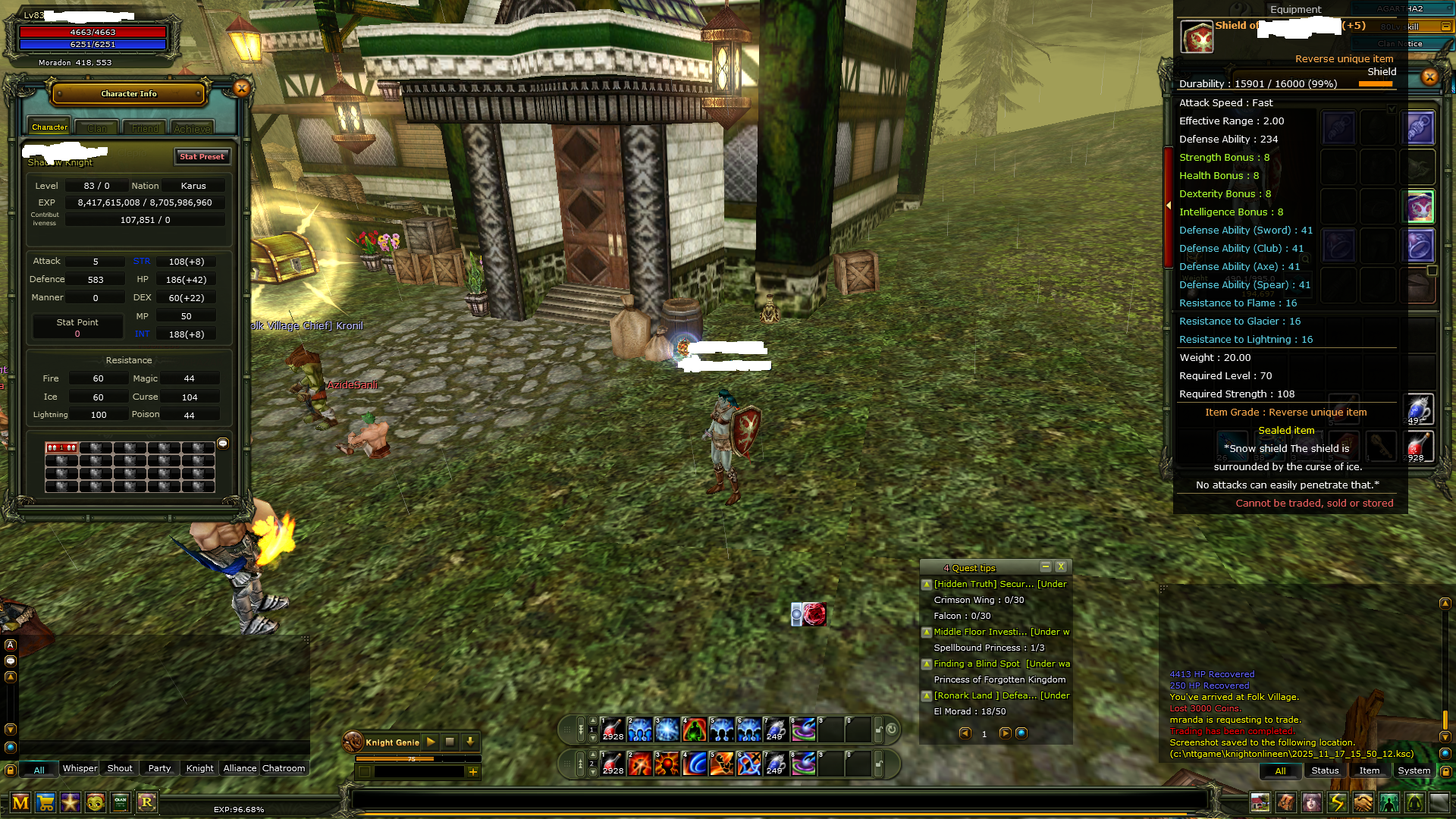Open the Stat Preset button

click(x=202, y=157)
